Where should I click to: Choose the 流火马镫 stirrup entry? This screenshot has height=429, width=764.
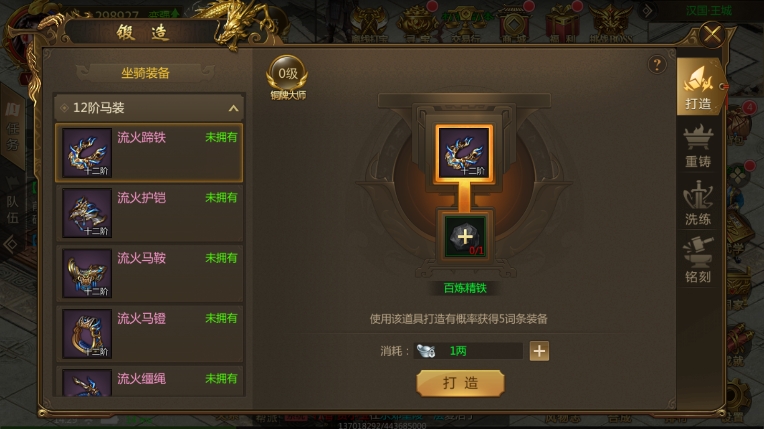[149, 333]
